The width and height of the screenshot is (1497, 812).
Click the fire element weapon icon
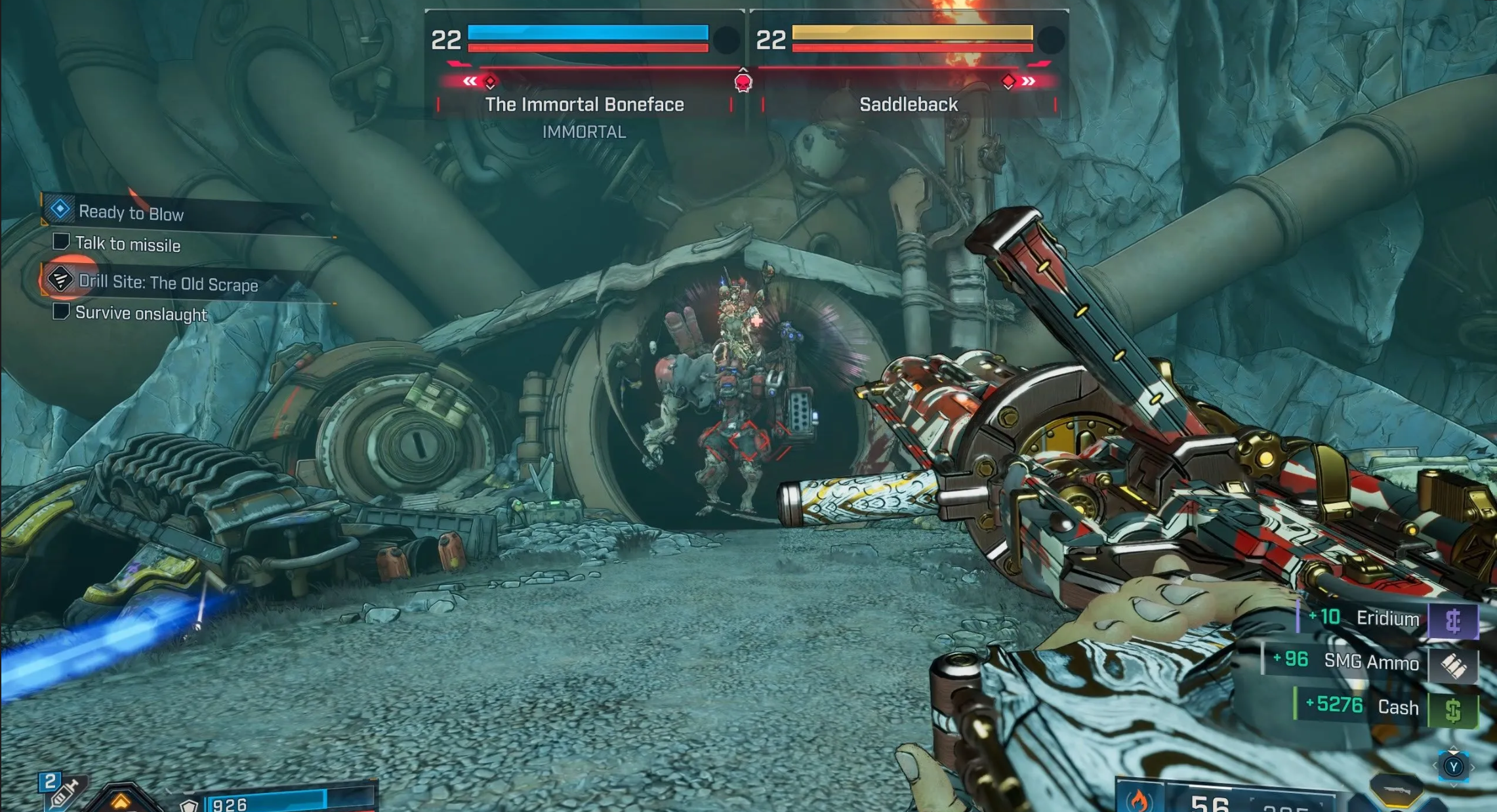pos(1139,800)
